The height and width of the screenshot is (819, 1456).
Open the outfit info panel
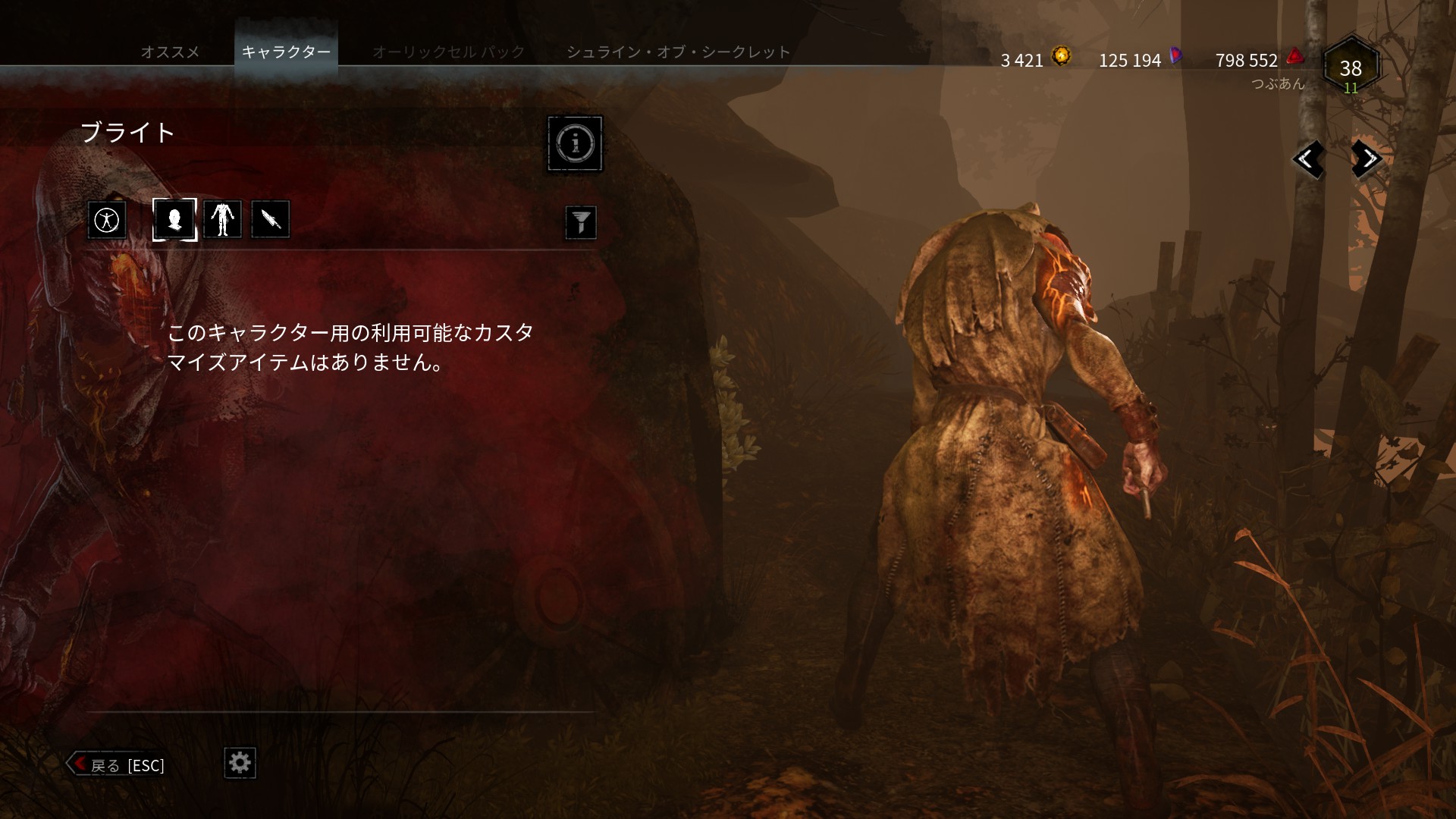575,144
